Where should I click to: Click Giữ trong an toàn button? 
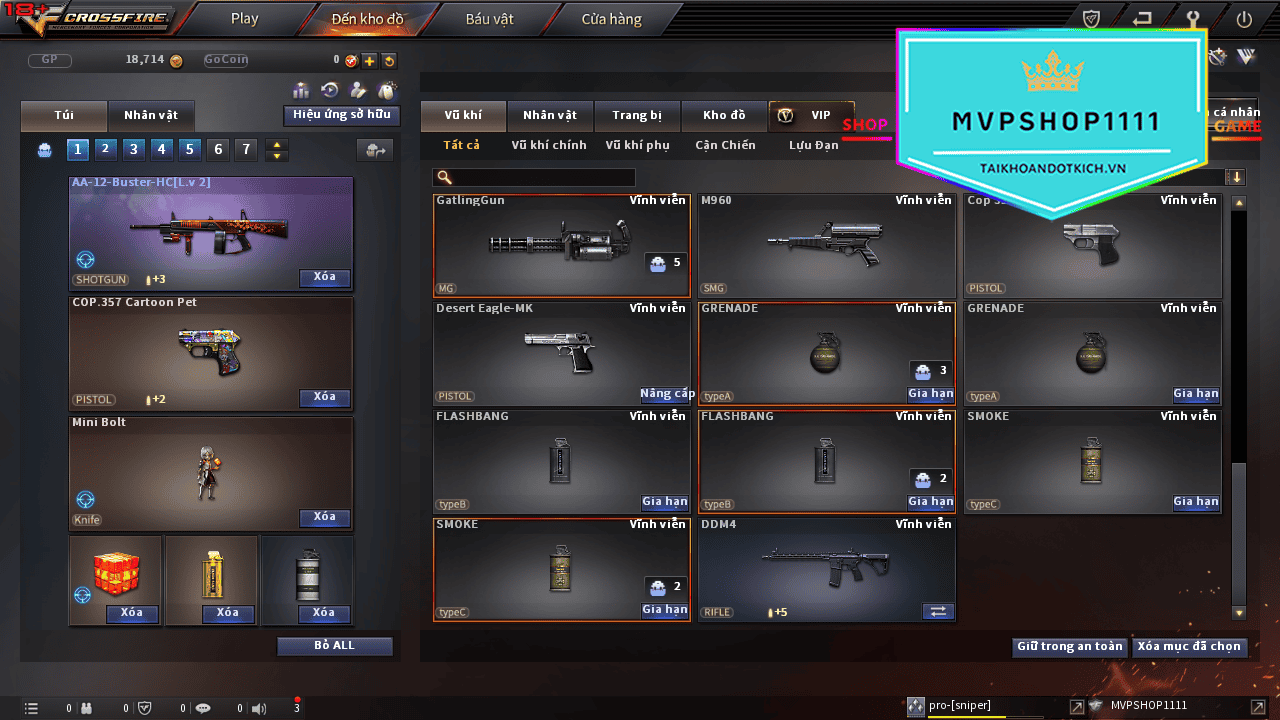(x=1069, y=647)
